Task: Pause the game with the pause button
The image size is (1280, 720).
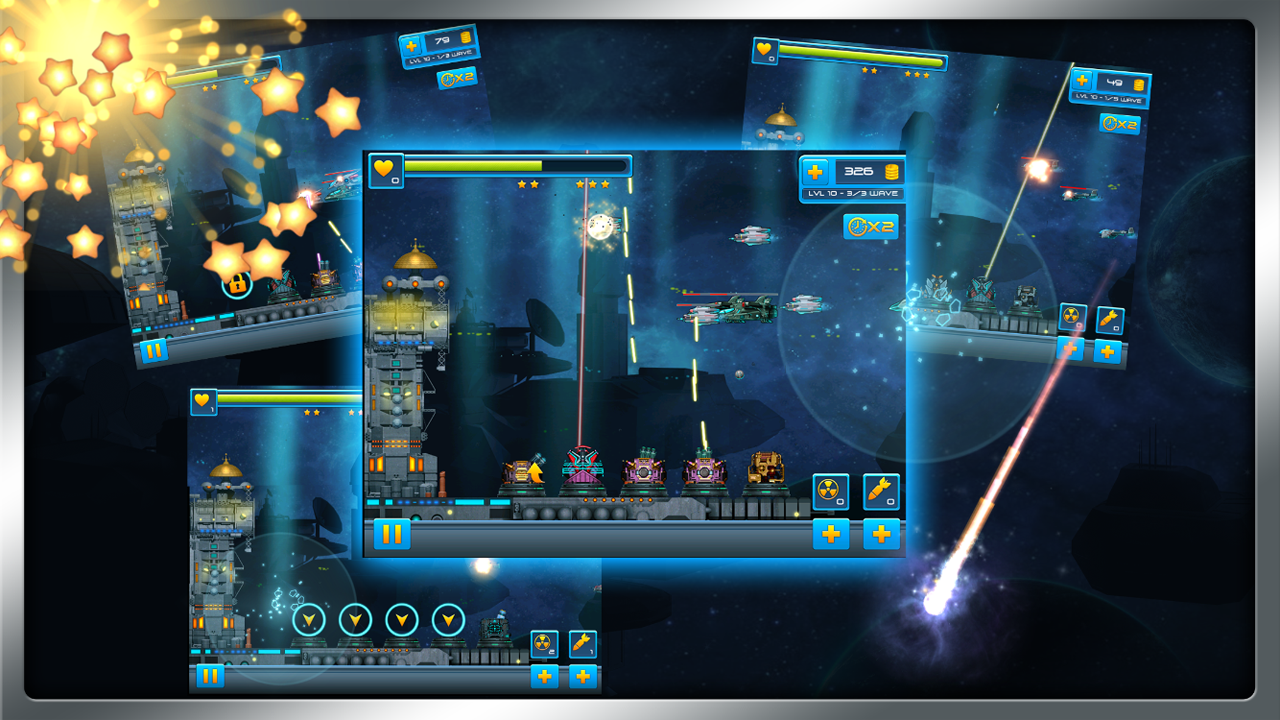Action: tap(390, 535)
